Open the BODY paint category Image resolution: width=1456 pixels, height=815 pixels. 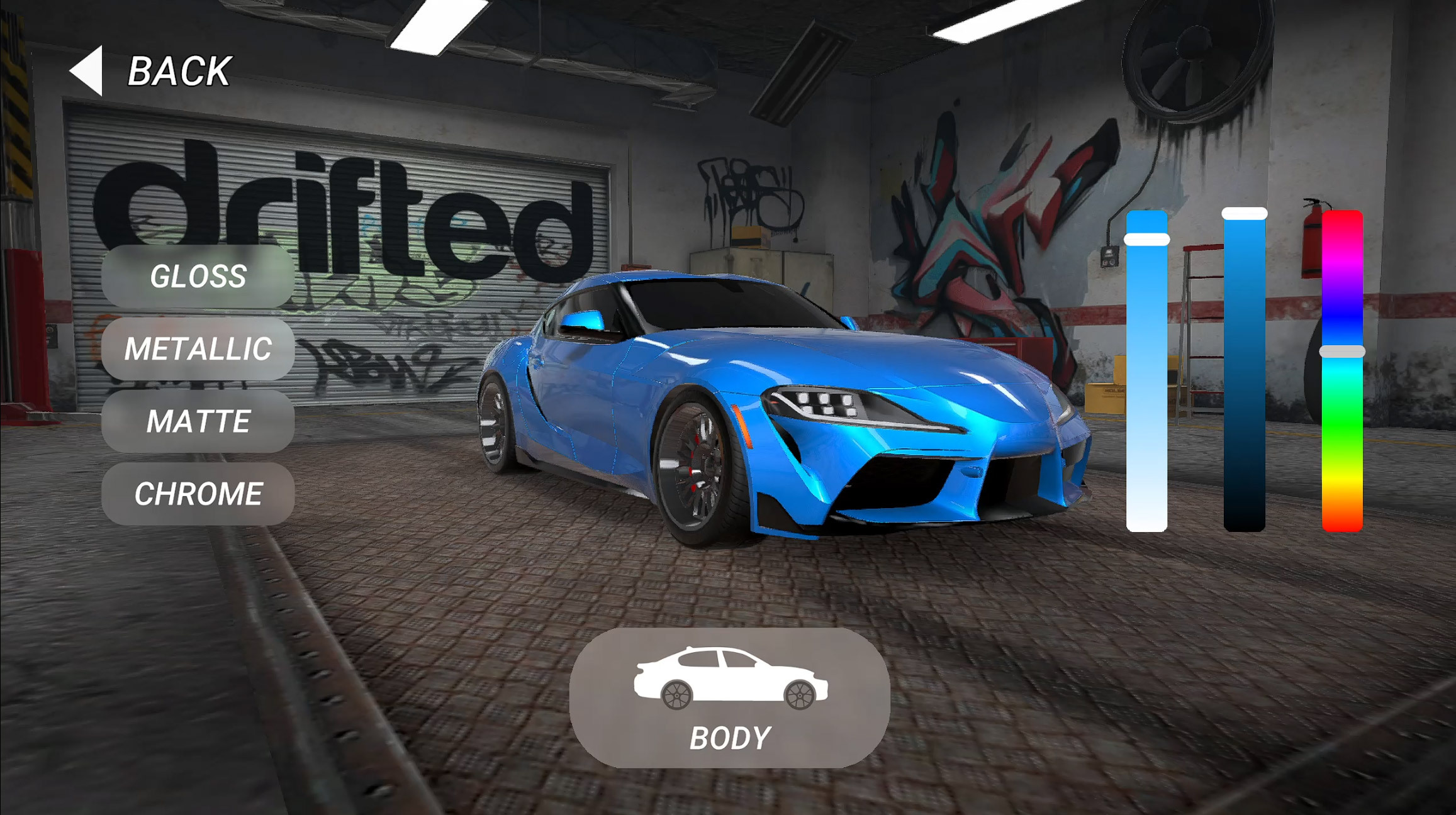click(729, 697)
